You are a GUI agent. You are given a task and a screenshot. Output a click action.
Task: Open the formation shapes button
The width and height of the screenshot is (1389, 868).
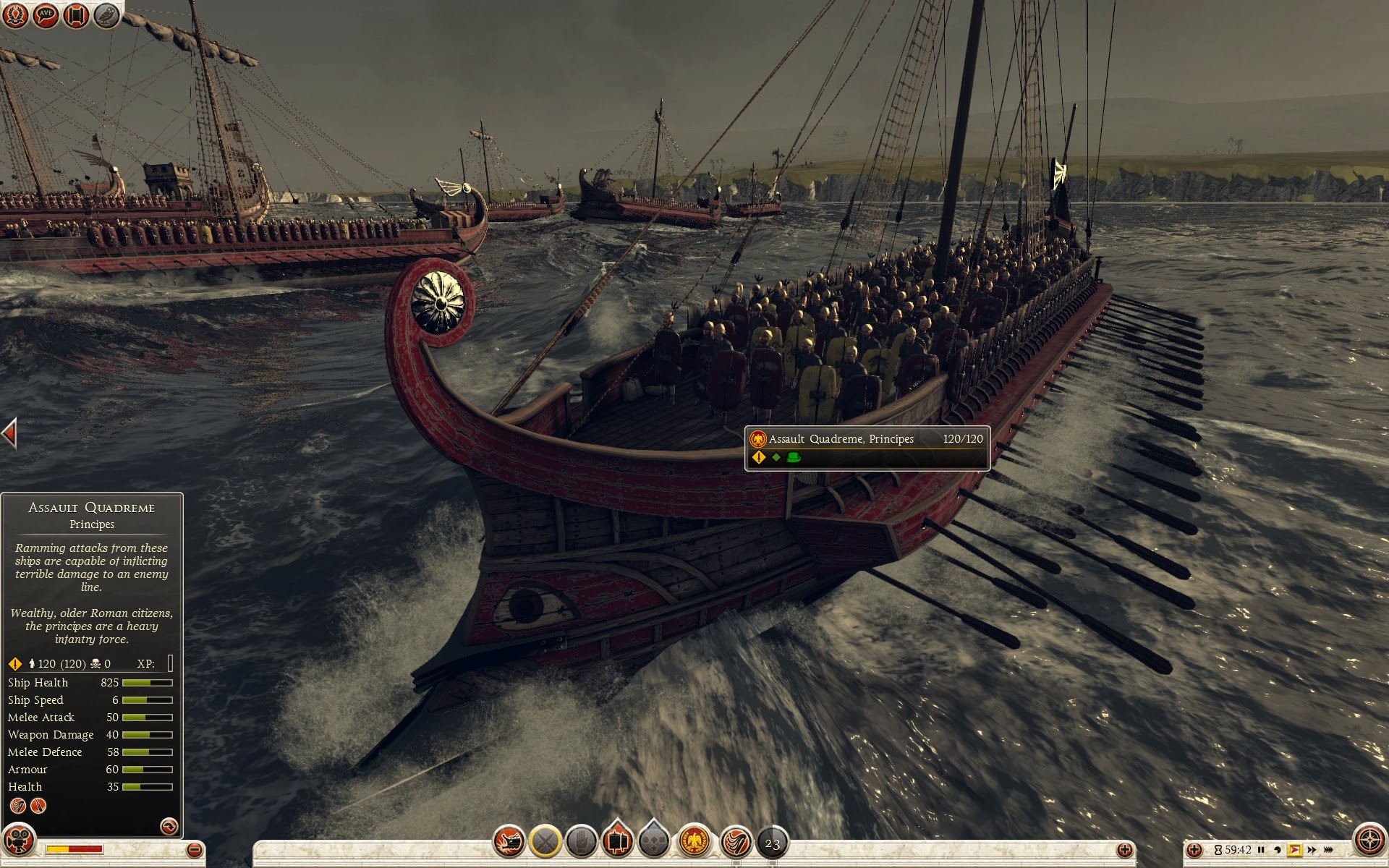(x=654, y=842)
